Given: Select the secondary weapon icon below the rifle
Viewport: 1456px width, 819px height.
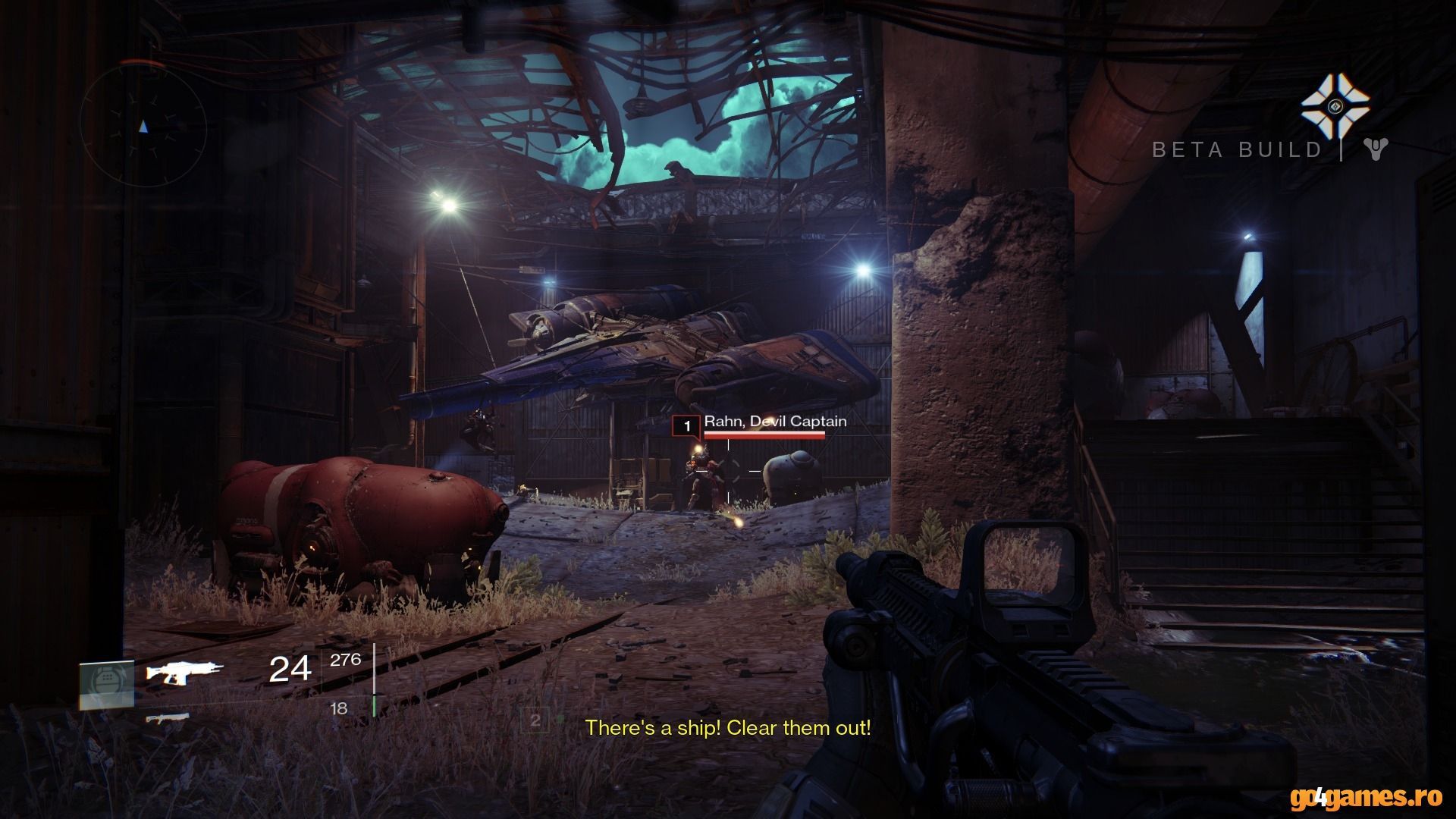Looking at the screenshot, I should (x=168, y=717).
